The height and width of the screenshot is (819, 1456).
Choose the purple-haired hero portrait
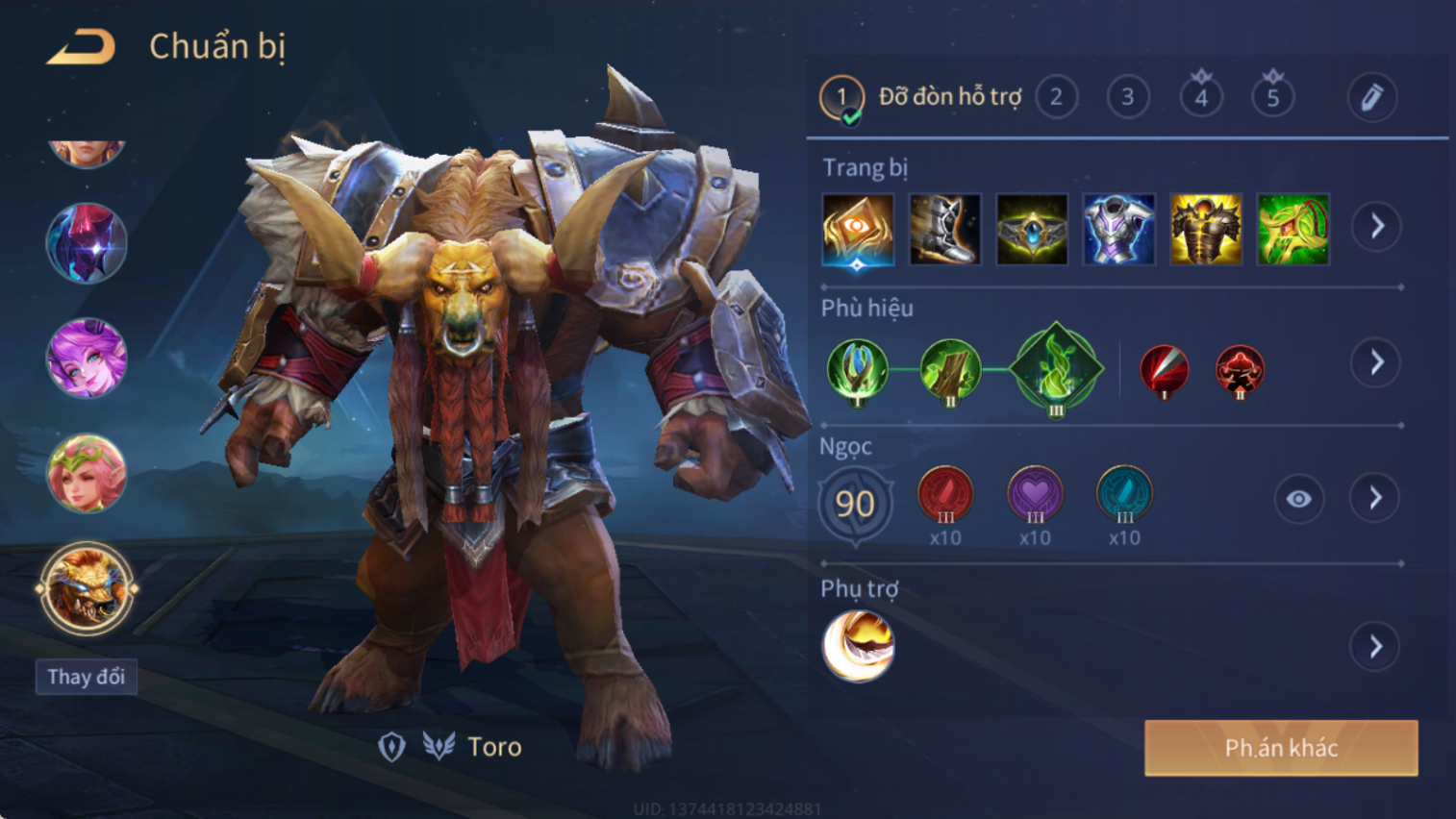click(87, 359)
